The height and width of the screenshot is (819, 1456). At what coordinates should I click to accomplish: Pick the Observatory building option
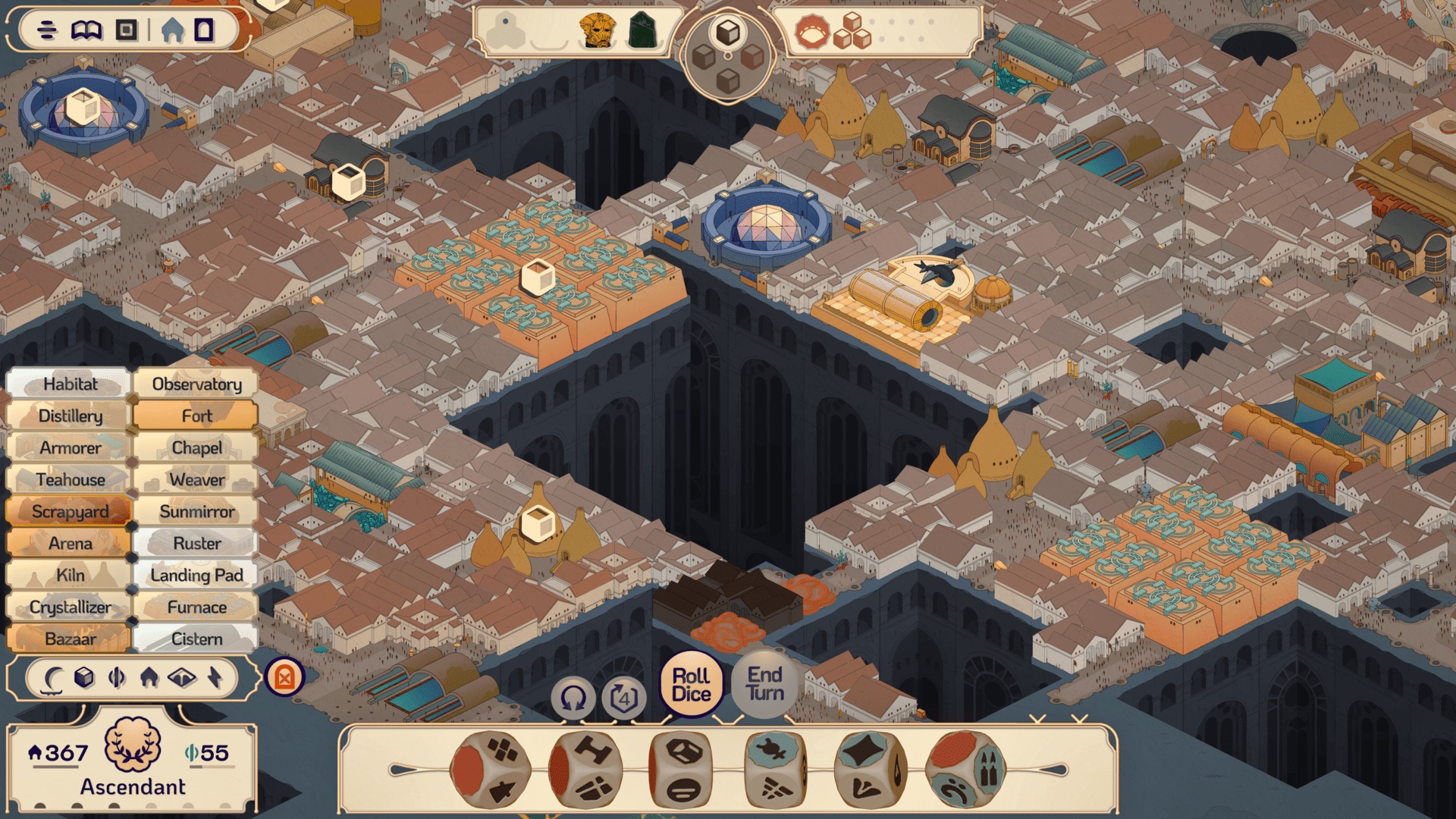(196, 384)
